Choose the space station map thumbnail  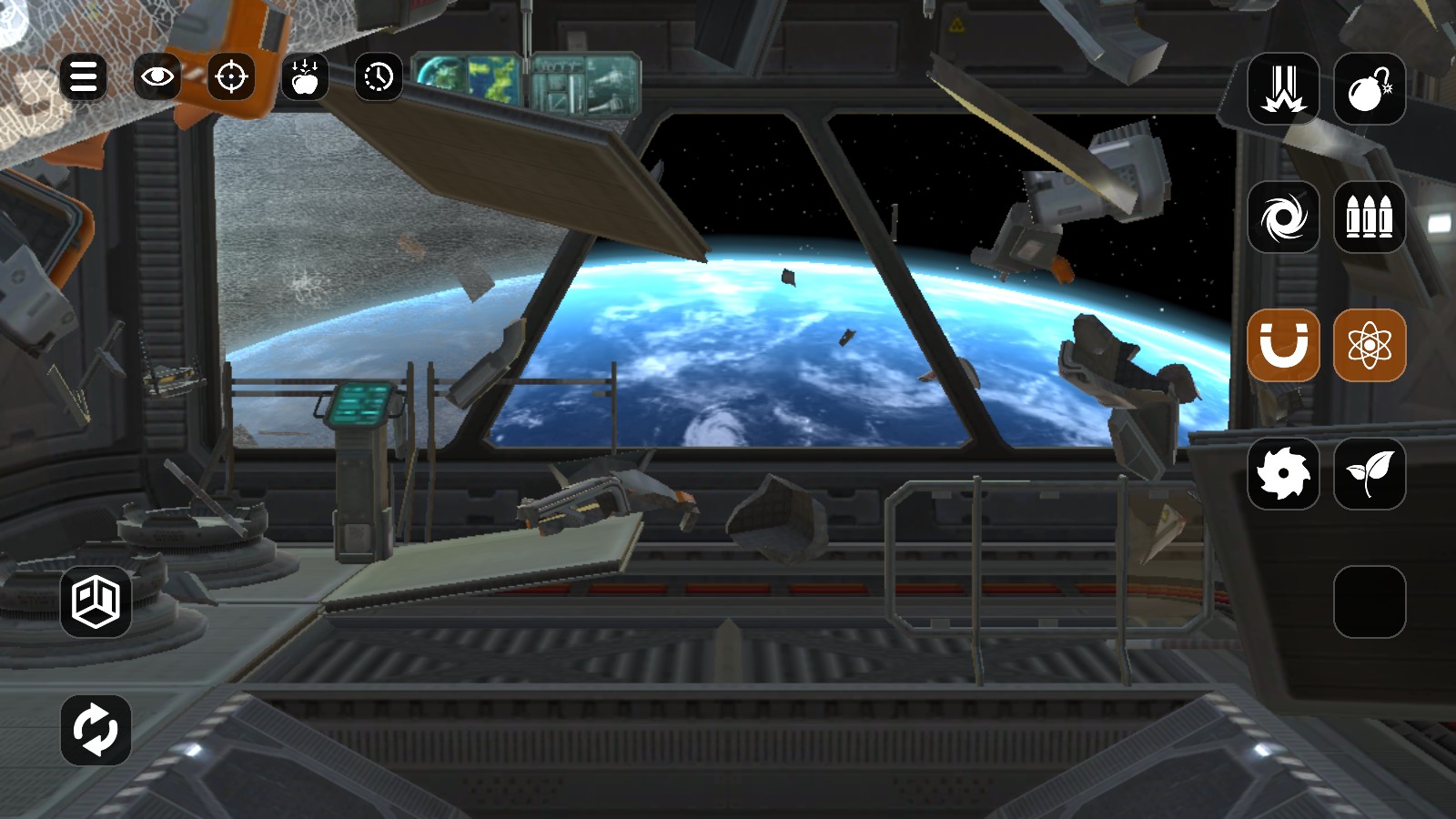coord(585,84)
